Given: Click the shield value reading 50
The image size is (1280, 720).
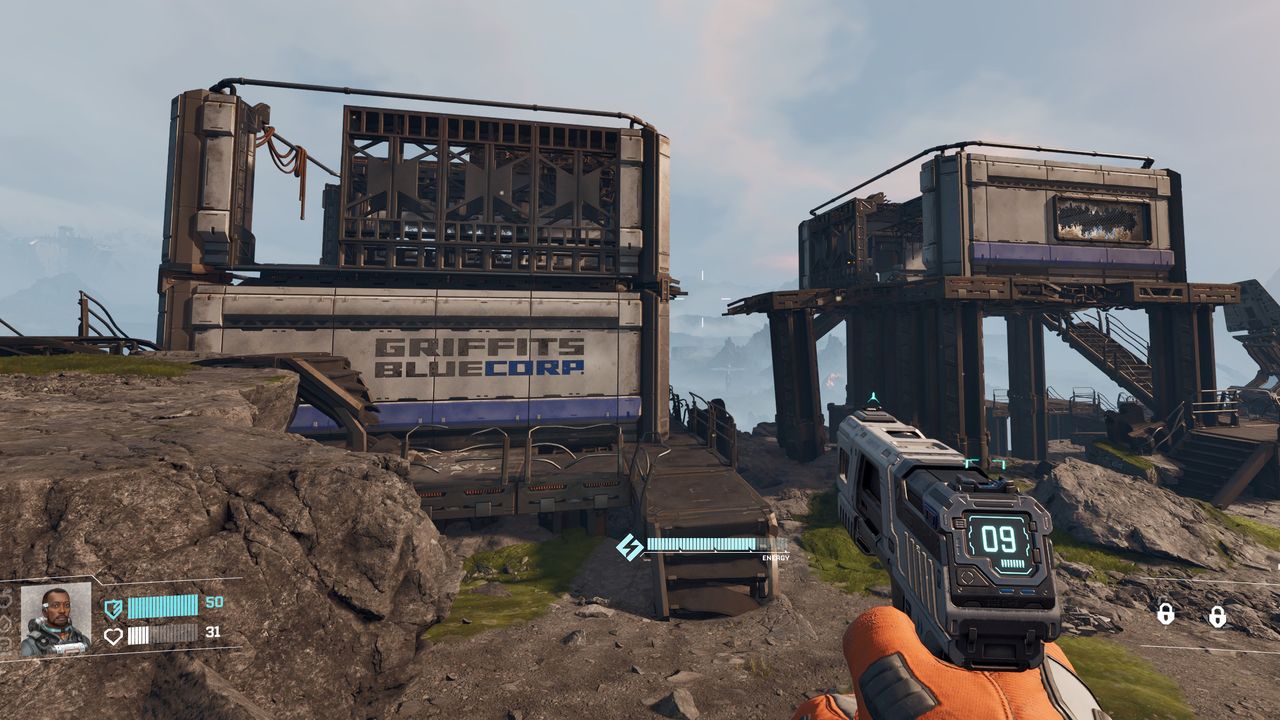Looking at the screenshot, I should click(214, 603).
